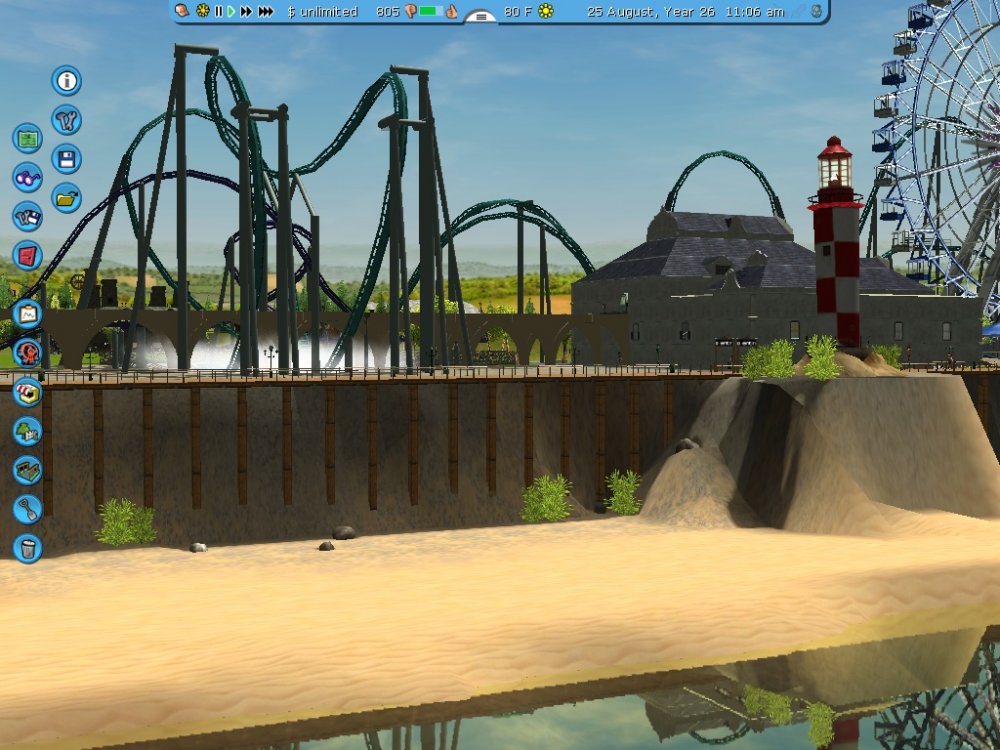Open the rides Ferris wheel menu
The image size is (1000, 750).
[x=27, y=353]
